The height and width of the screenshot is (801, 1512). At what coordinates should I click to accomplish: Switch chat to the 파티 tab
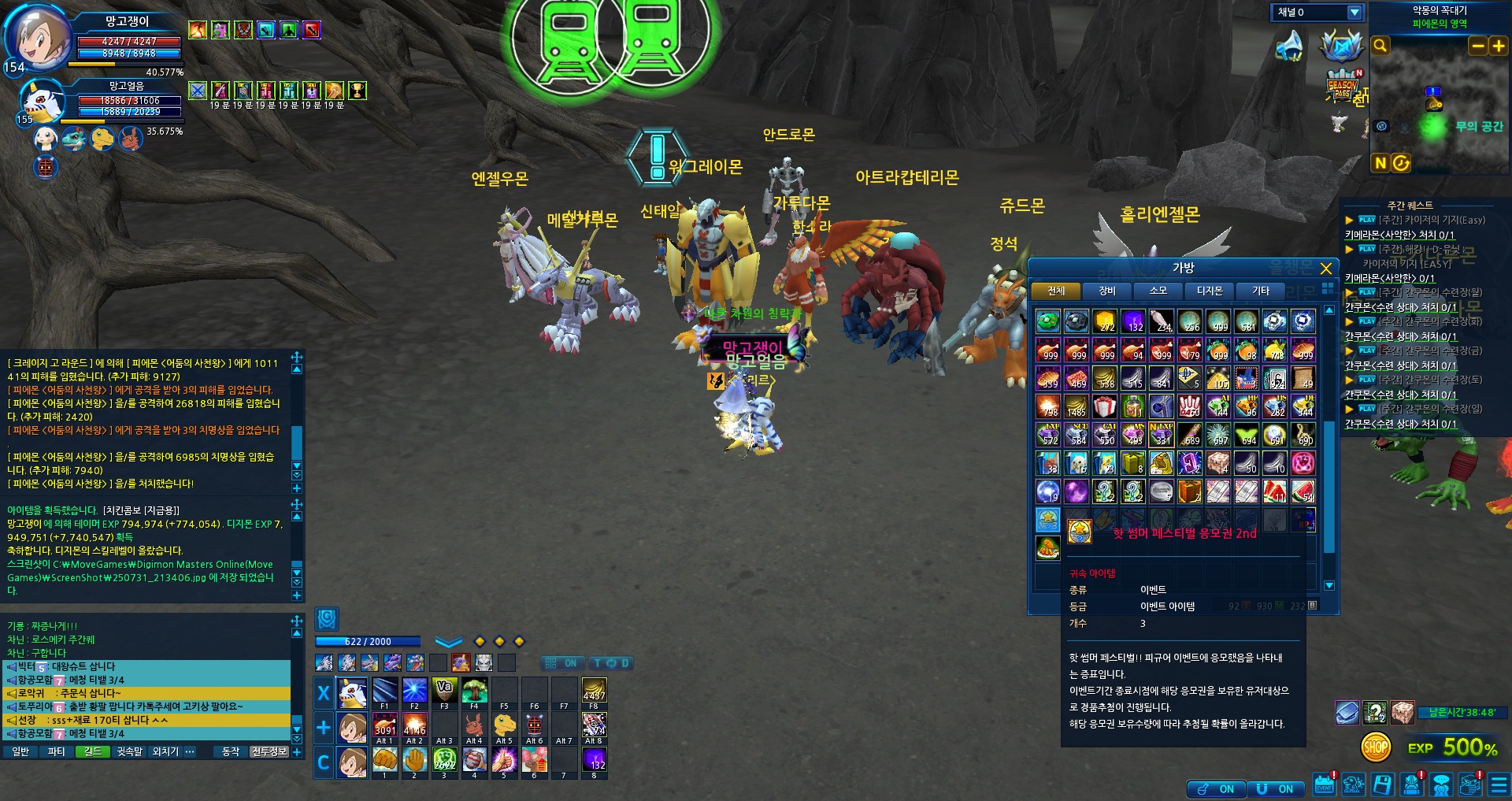pyautogui.click(x=56, y=752)
